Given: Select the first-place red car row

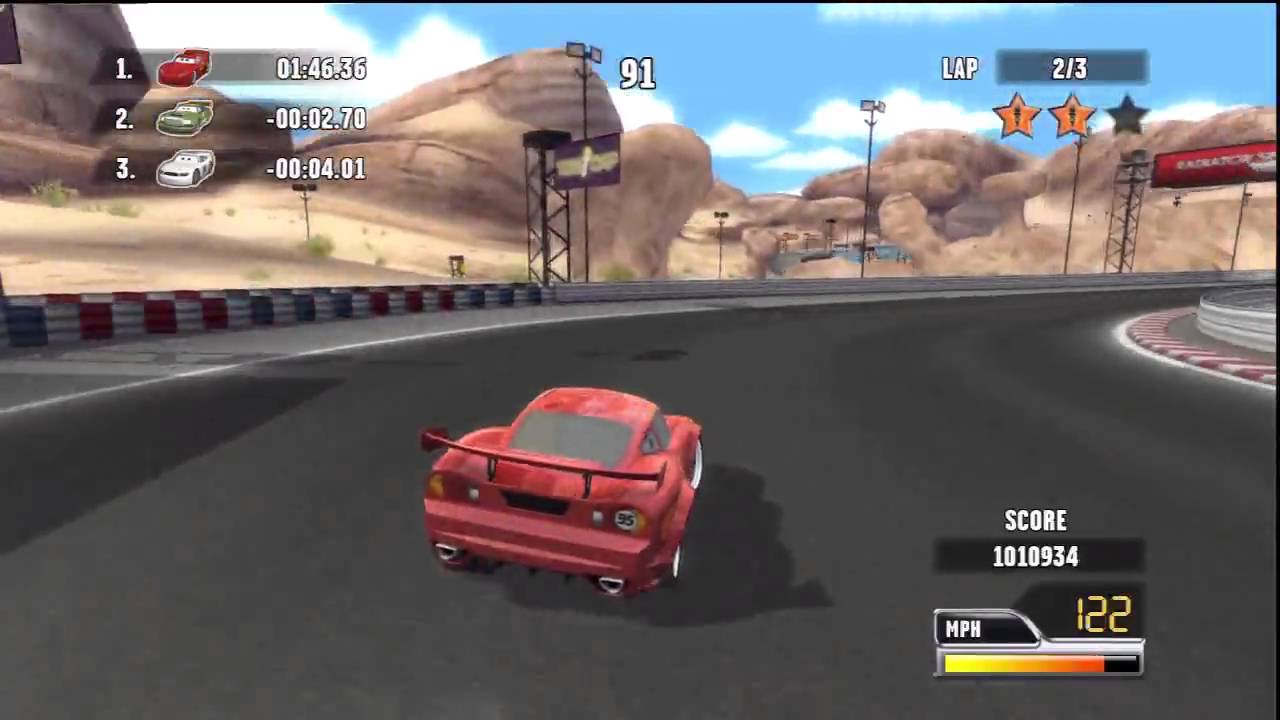Looking at the screenshot, I should (x=240, y=68).
